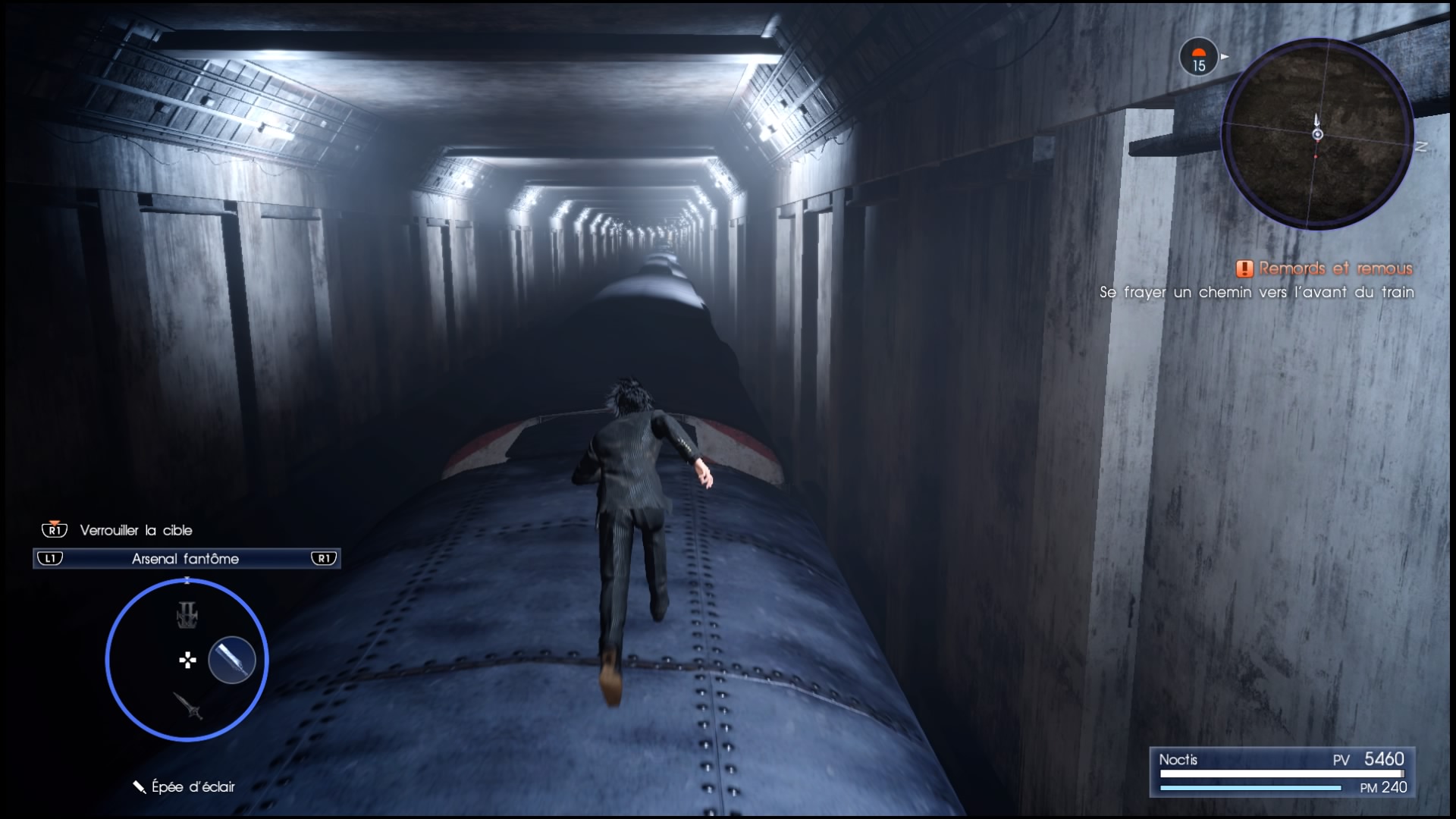This screenshot has height=819, width=1456.
Task: Select the top weapon slot in the wheel
Action: click(187, 615)
